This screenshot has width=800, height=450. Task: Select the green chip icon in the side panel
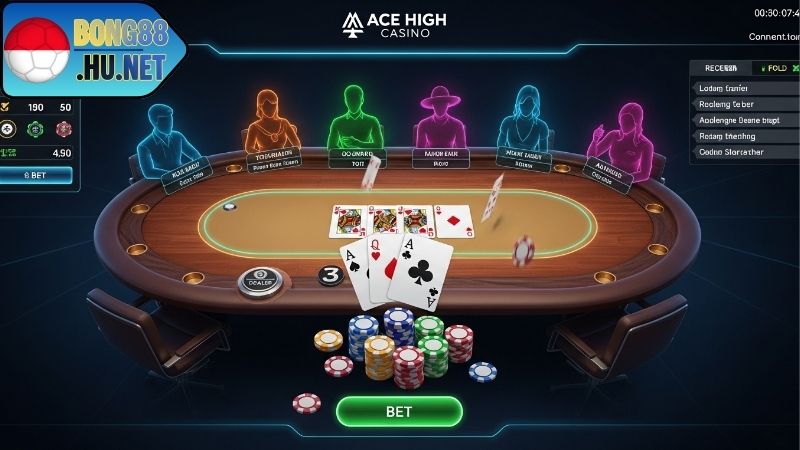click(36, 128)
